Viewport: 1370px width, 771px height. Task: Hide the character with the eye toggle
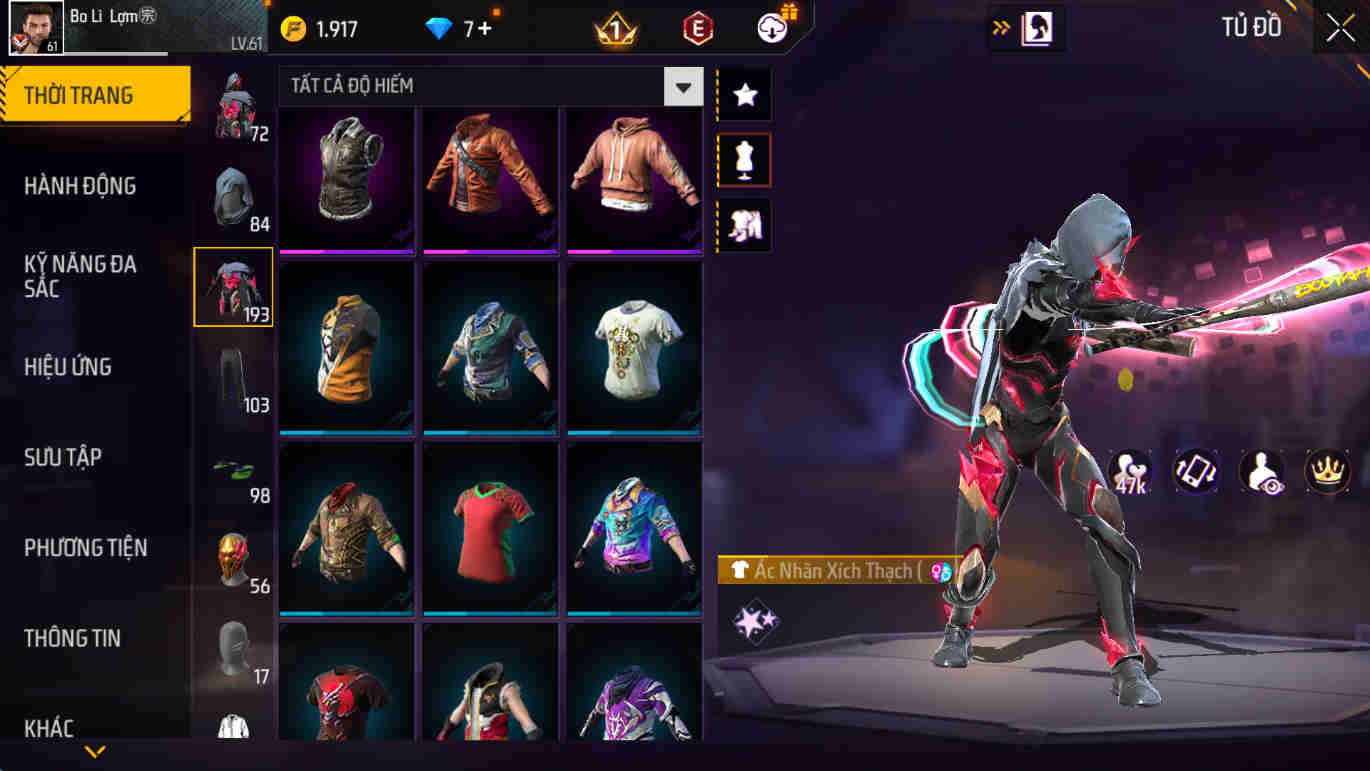click(1265, 473)
